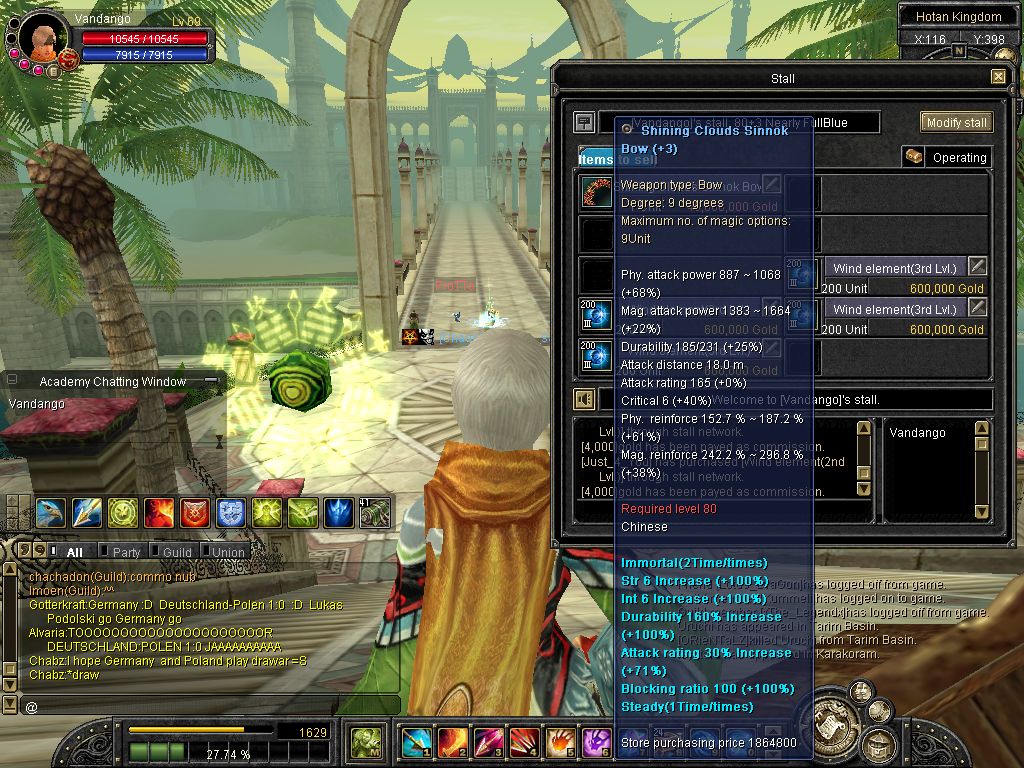Click the Modify stall button
Screen dimensions: 1024x768
point(956,122)
